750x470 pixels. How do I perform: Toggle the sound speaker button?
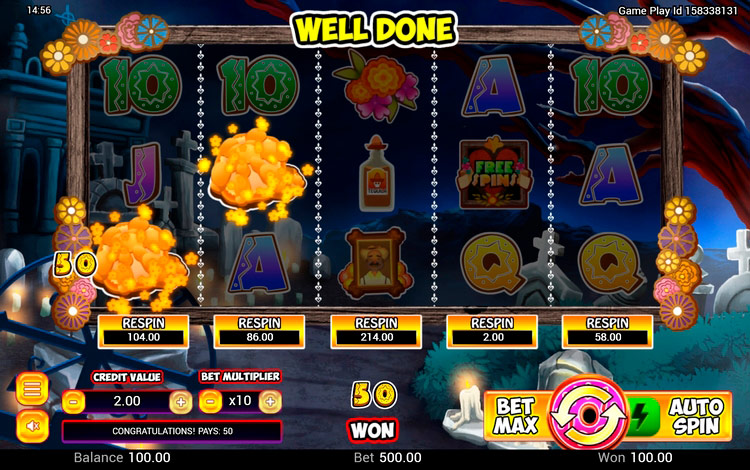(32, 426)
